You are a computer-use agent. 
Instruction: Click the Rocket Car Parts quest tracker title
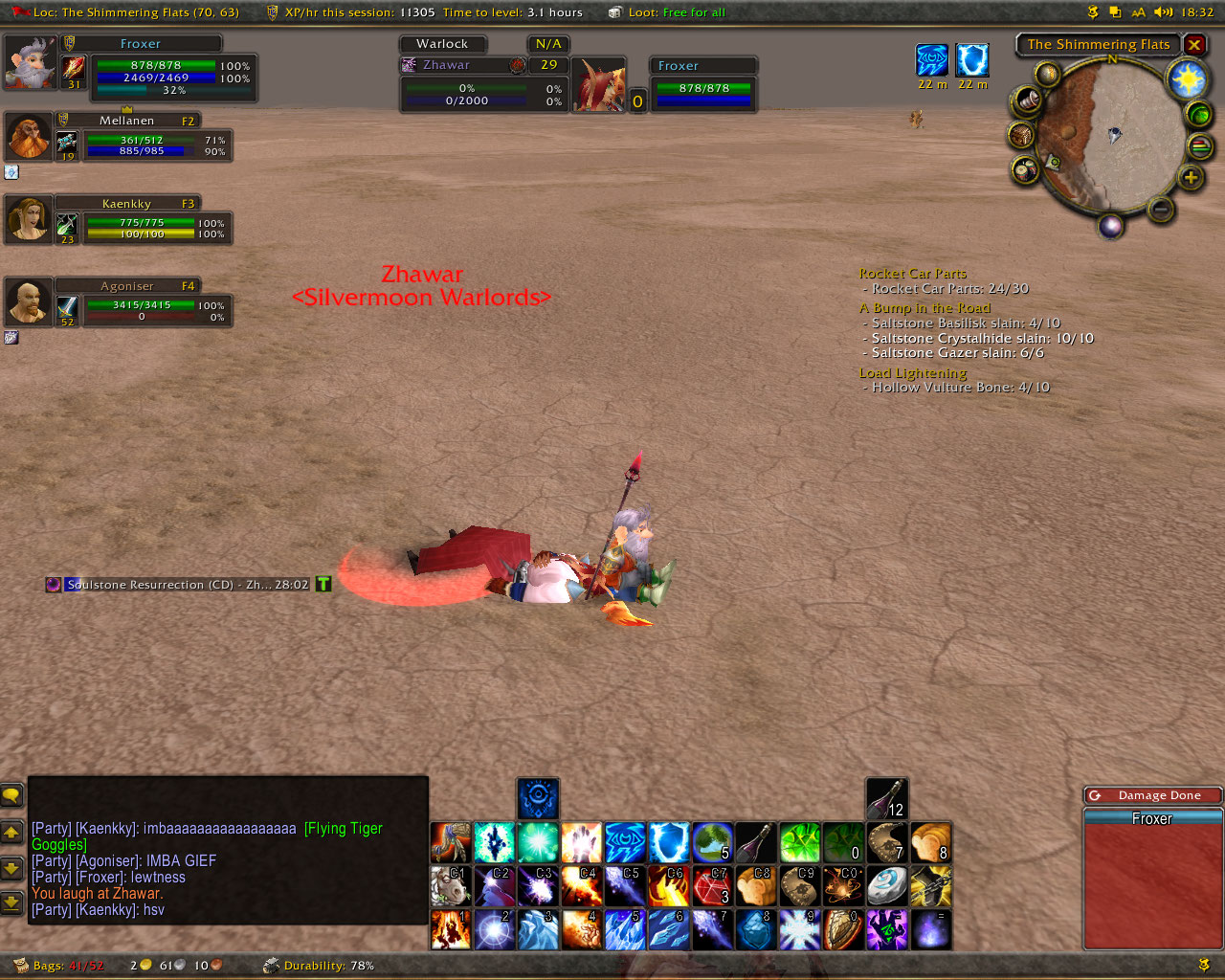pos(912,274)
